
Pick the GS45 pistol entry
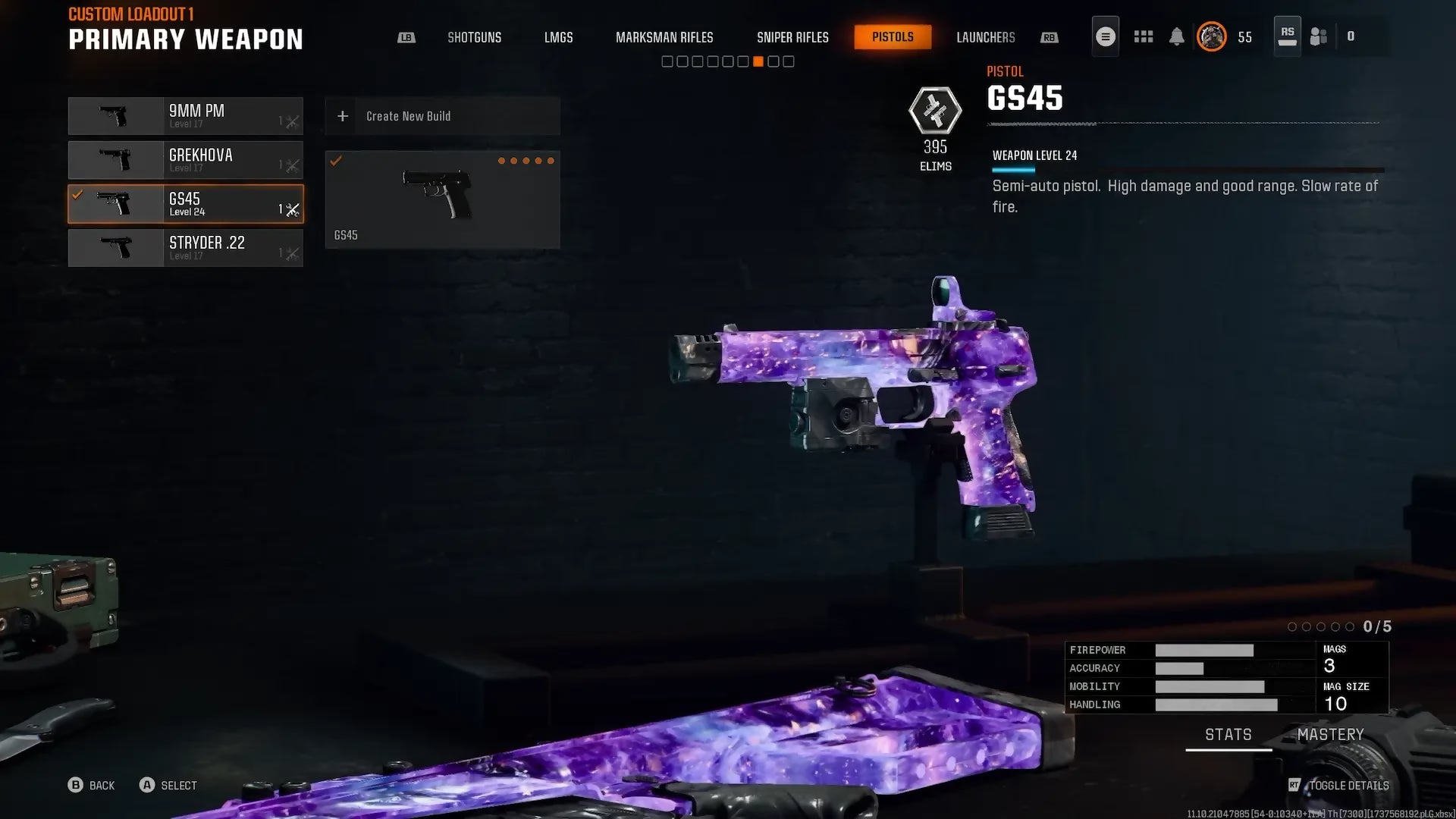(x=186, y=204)
